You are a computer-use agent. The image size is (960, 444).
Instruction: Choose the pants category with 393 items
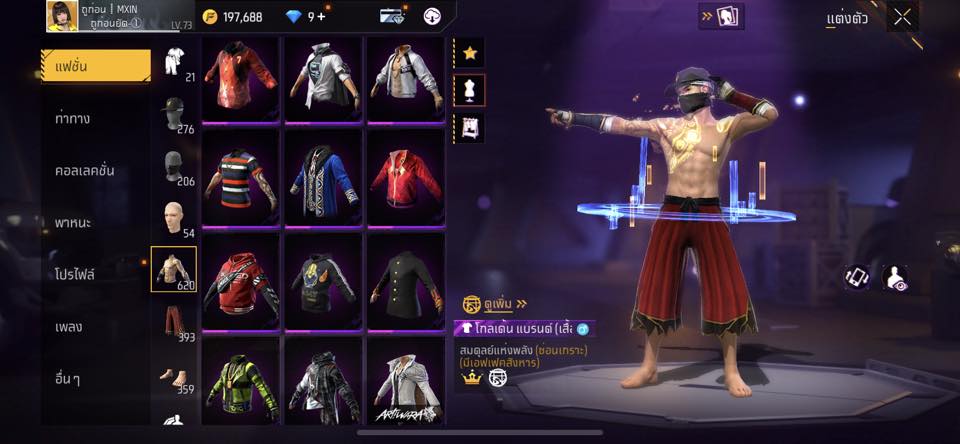(x=174, y=322)
